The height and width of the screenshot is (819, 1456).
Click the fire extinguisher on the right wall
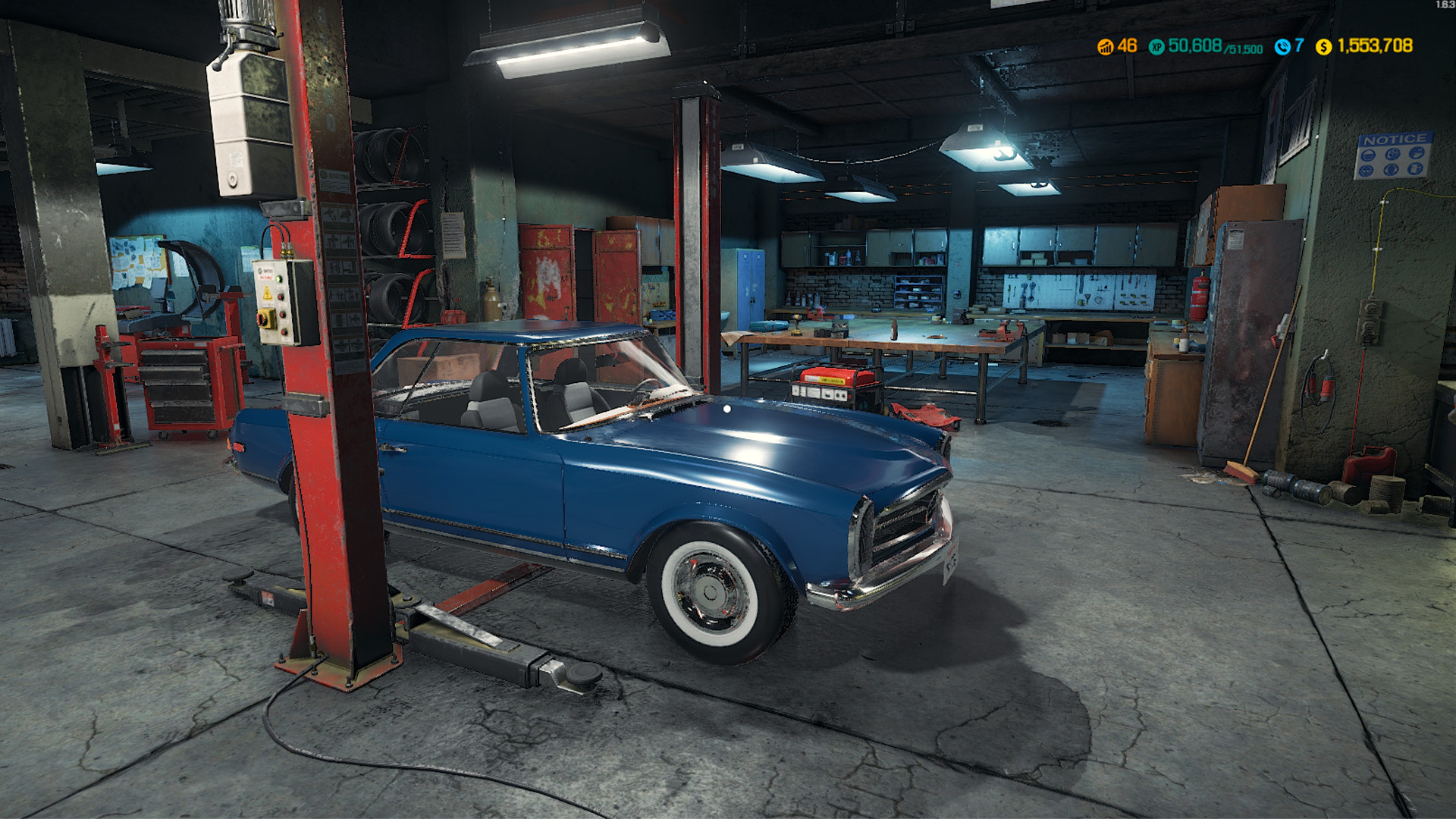1198,296
